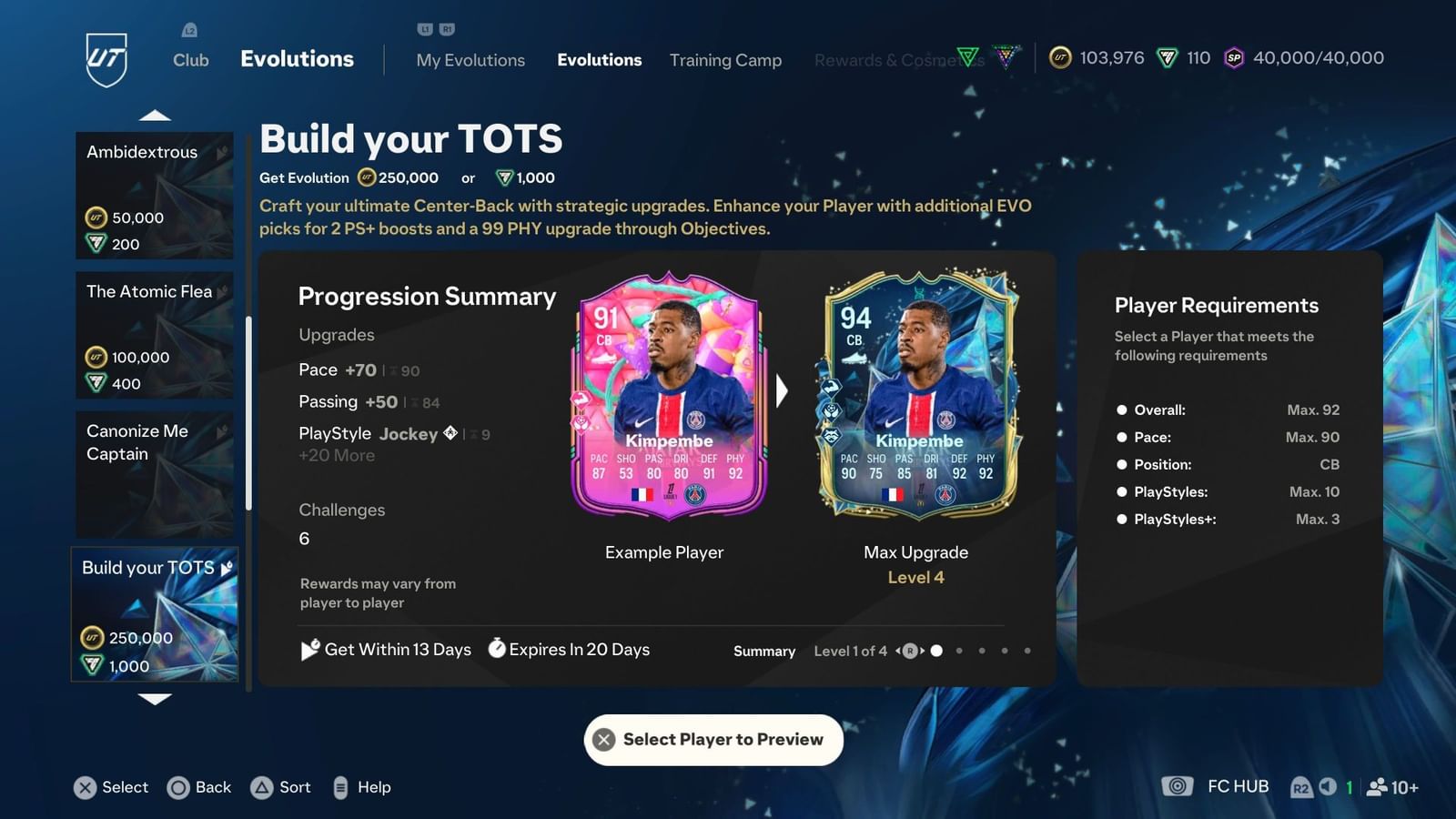
Task: Click the boot icon on the Max Upgrade card
Action: click(x=854, y=358)
